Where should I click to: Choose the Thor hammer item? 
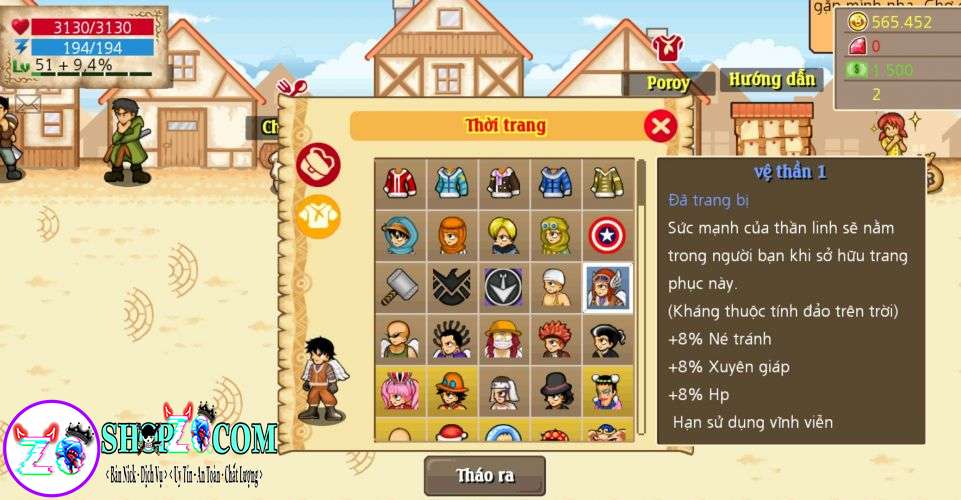[x=400, y=286]
